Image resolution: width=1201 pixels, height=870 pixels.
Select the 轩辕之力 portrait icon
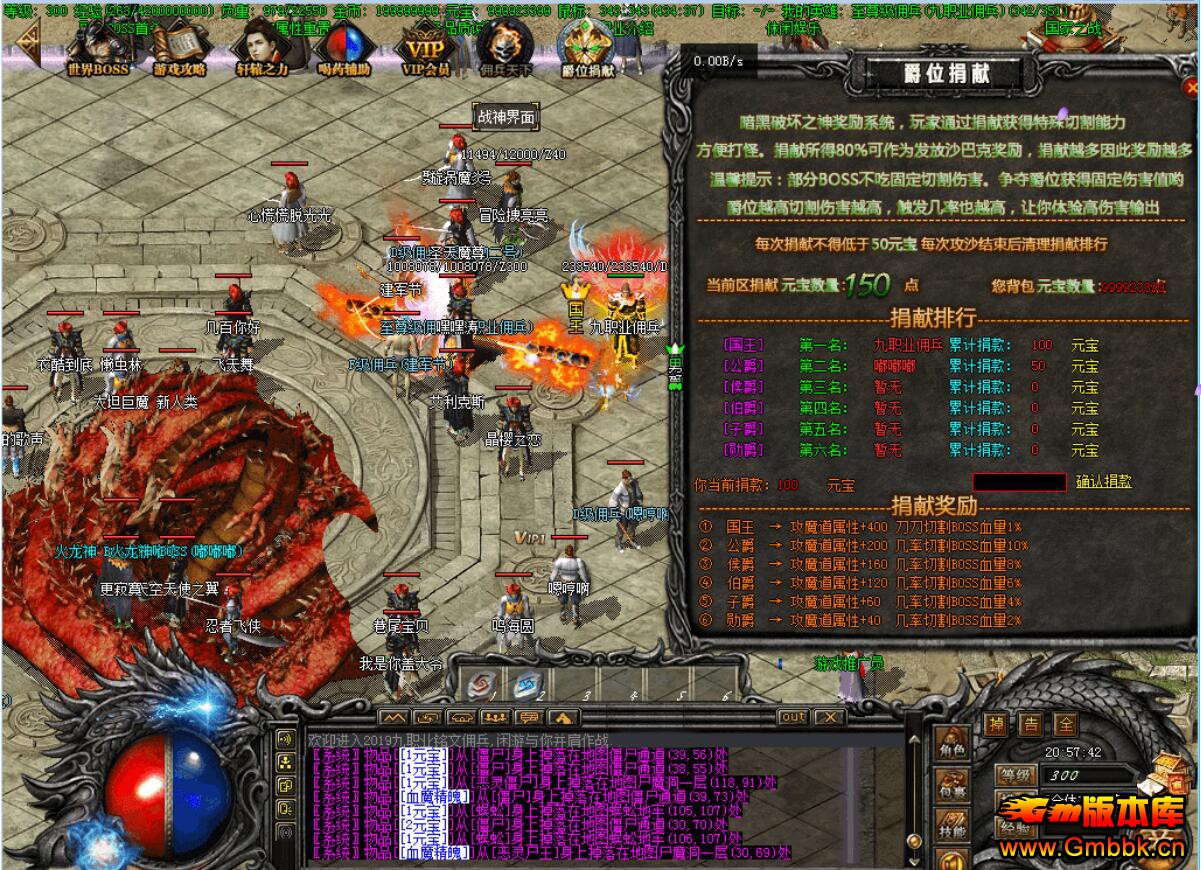pos(261,48)
